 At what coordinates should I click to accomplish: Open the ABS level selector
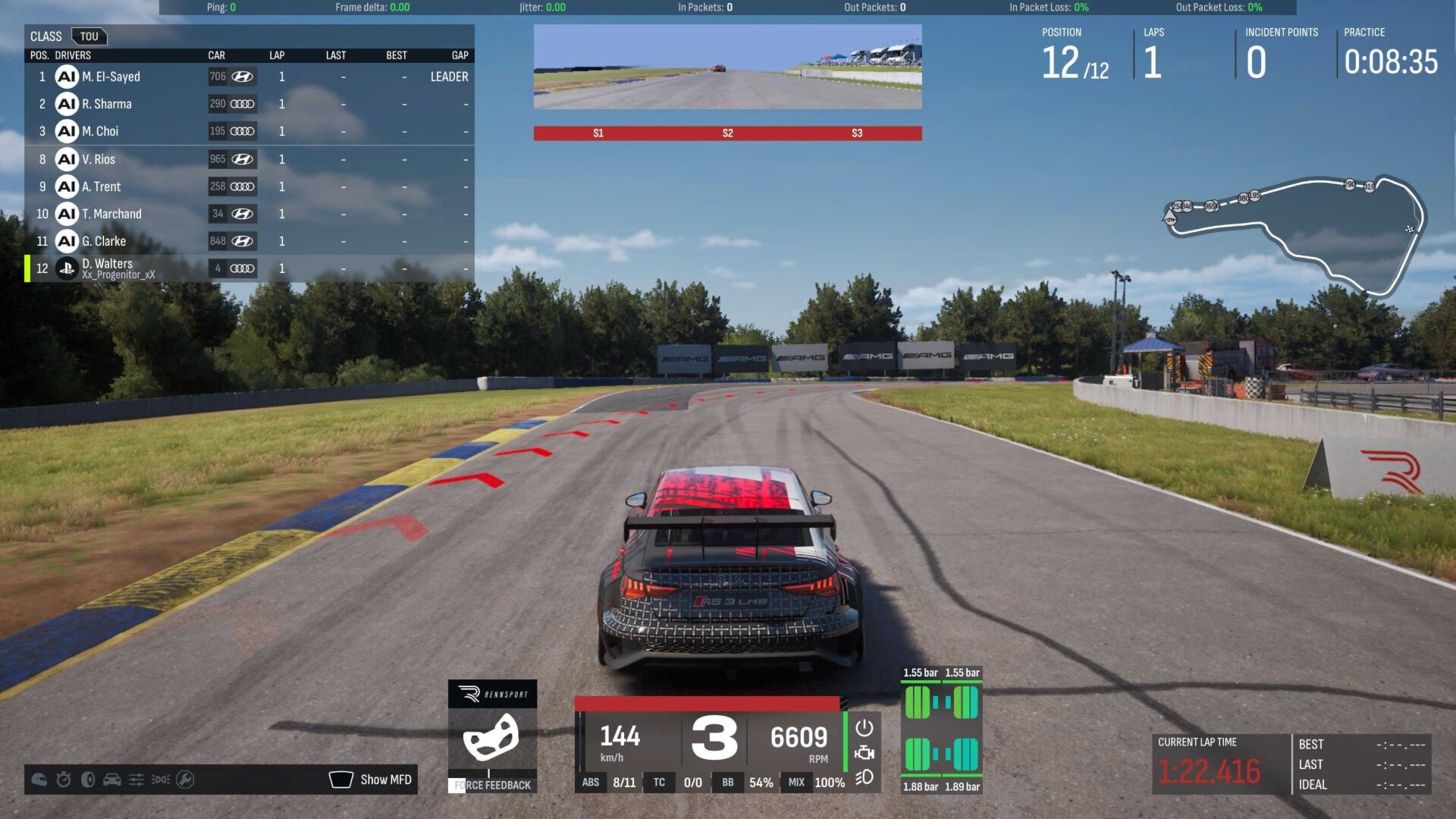[591, 782]
